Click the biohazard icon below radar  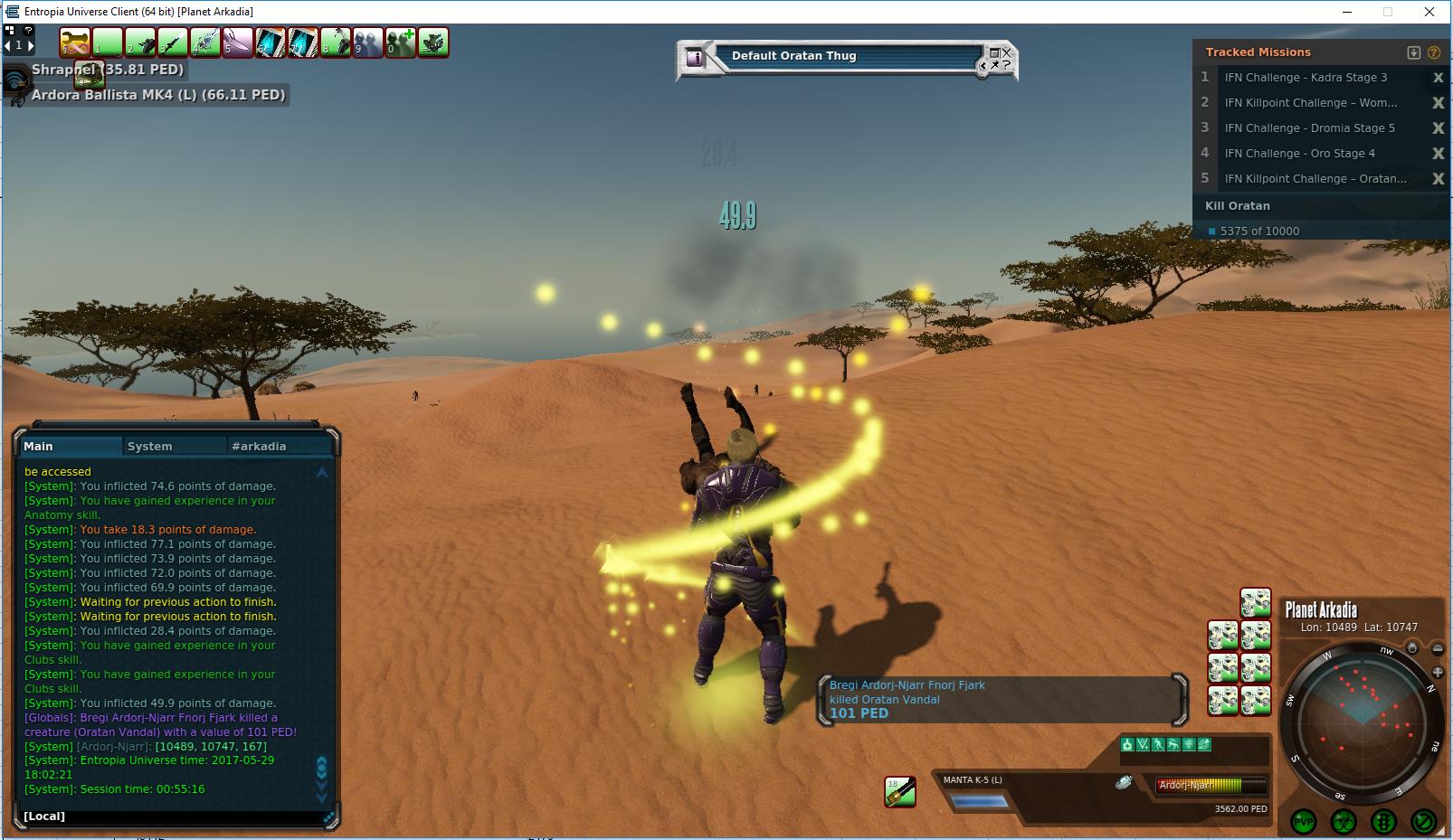coord(1344,821)
